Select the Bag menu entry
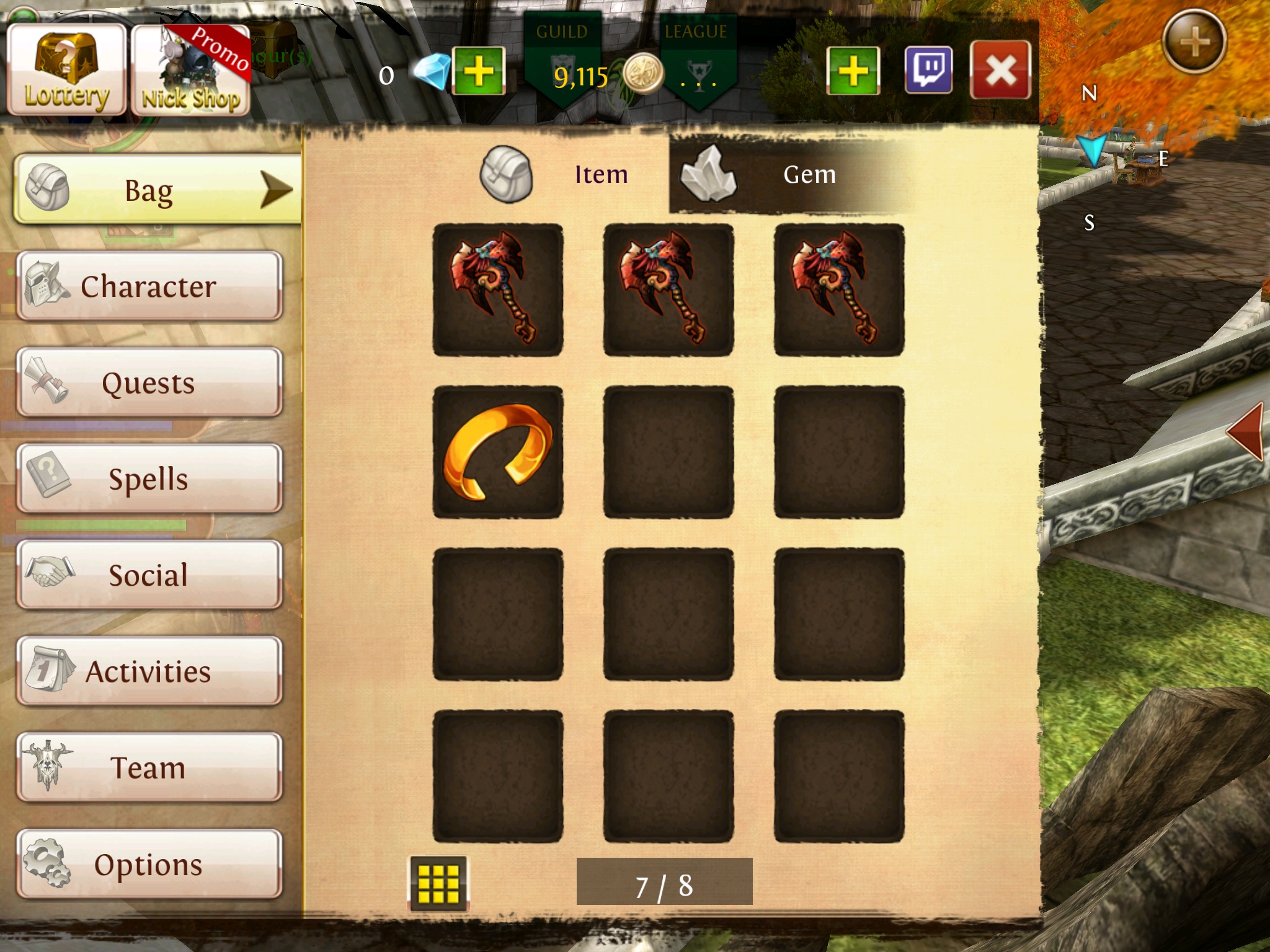The image size is (1270, 952). 158,190
